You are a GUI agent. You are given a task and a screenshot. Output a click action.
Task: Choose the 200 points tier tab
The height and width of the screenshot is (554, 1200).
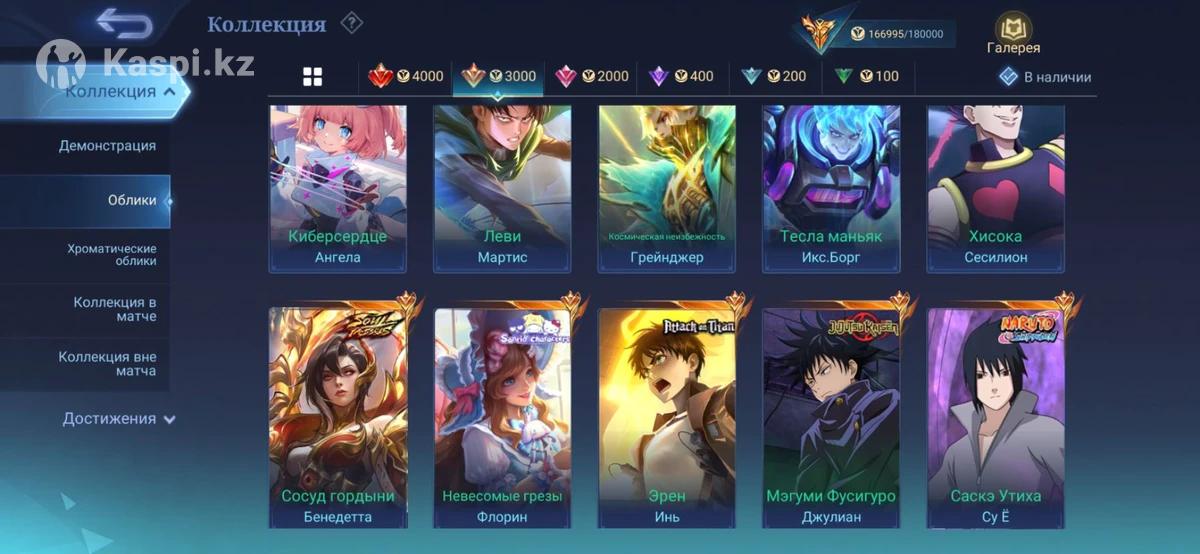click(774, 76)
